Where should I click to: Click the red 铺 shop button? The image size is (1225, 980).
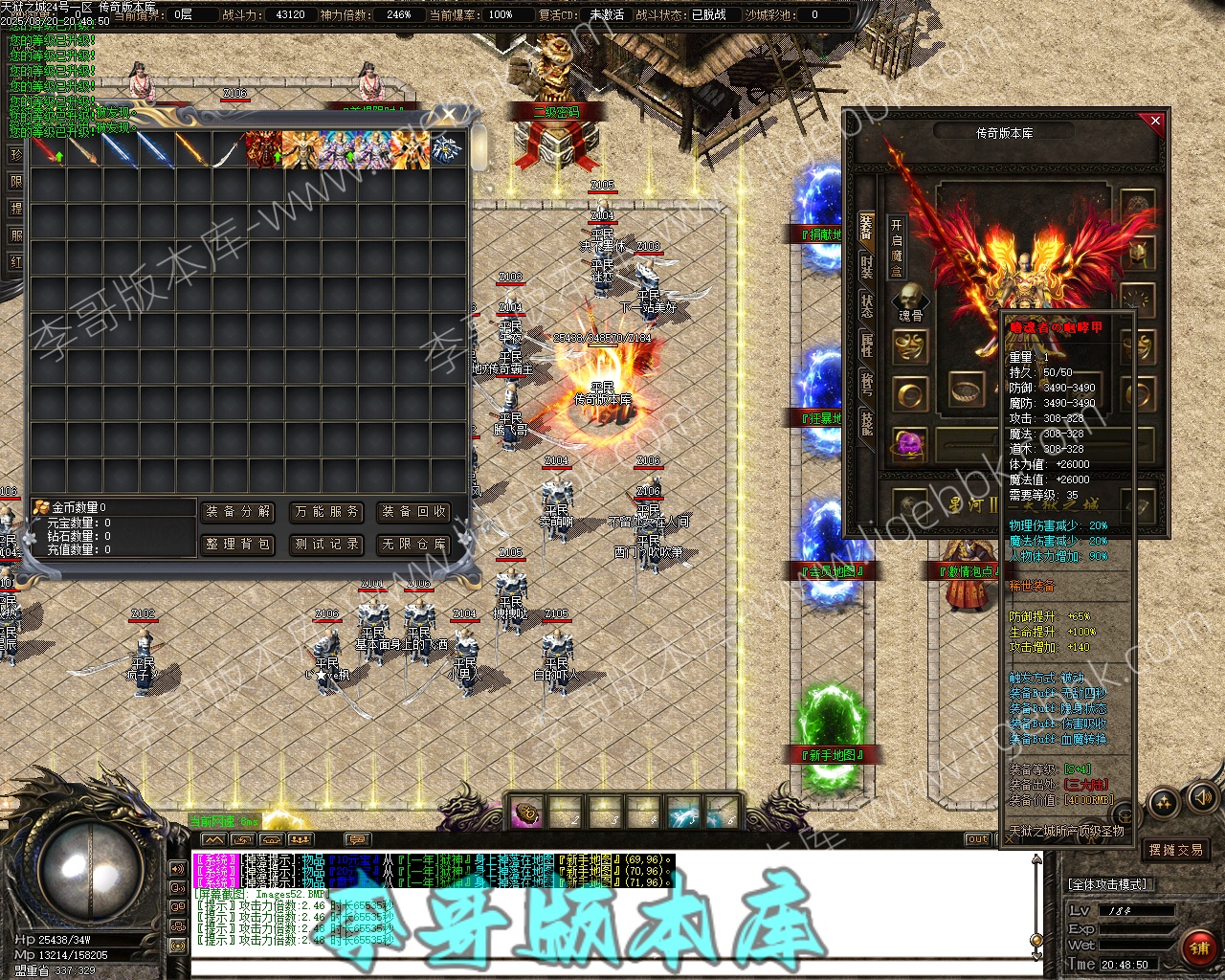pyautogui.click(x=1198, y=947)
